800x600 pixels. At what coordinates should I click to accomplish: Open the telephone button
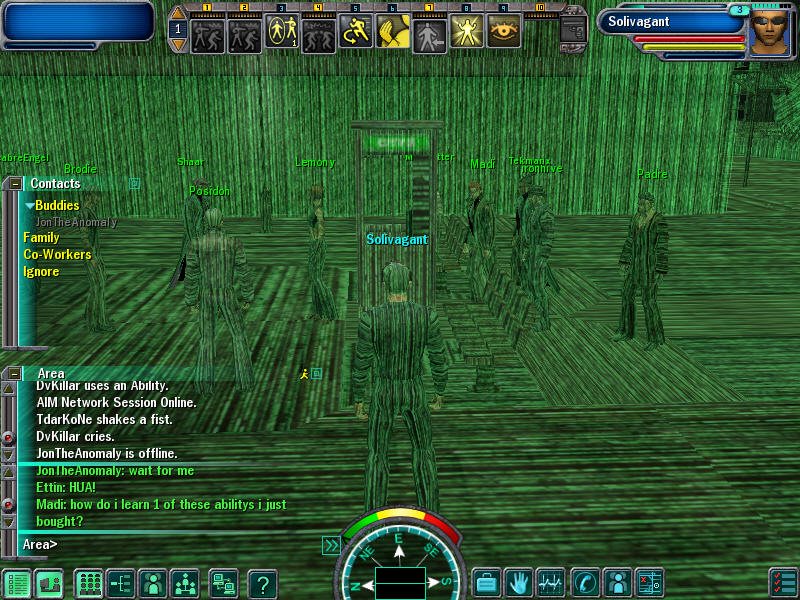[584, 582]
